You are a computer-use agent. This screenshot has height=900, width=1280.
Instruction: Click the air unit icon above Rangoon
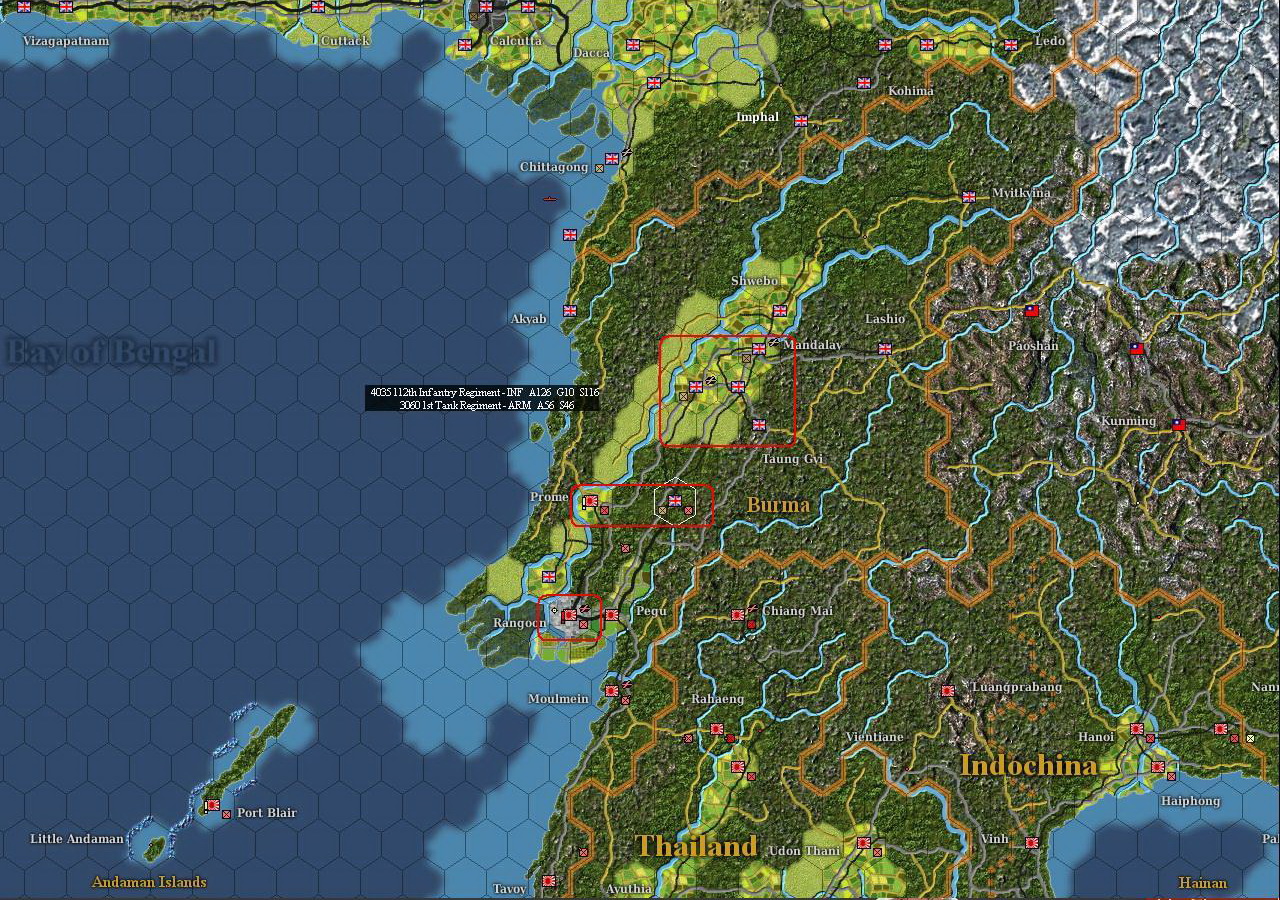point(585,609)
